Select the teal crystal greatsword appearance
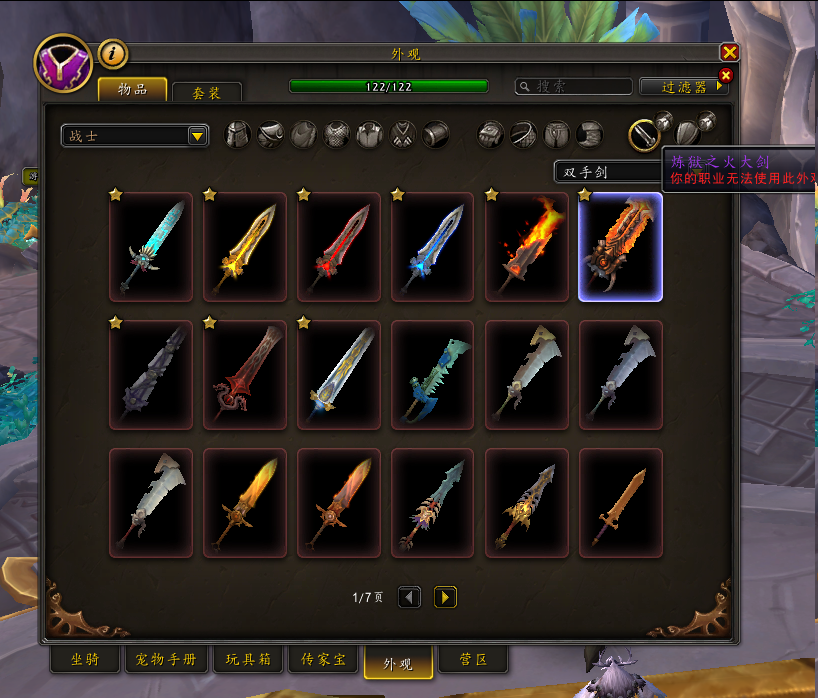The width and height of the screenshot is (818, 698). point(151,247)
